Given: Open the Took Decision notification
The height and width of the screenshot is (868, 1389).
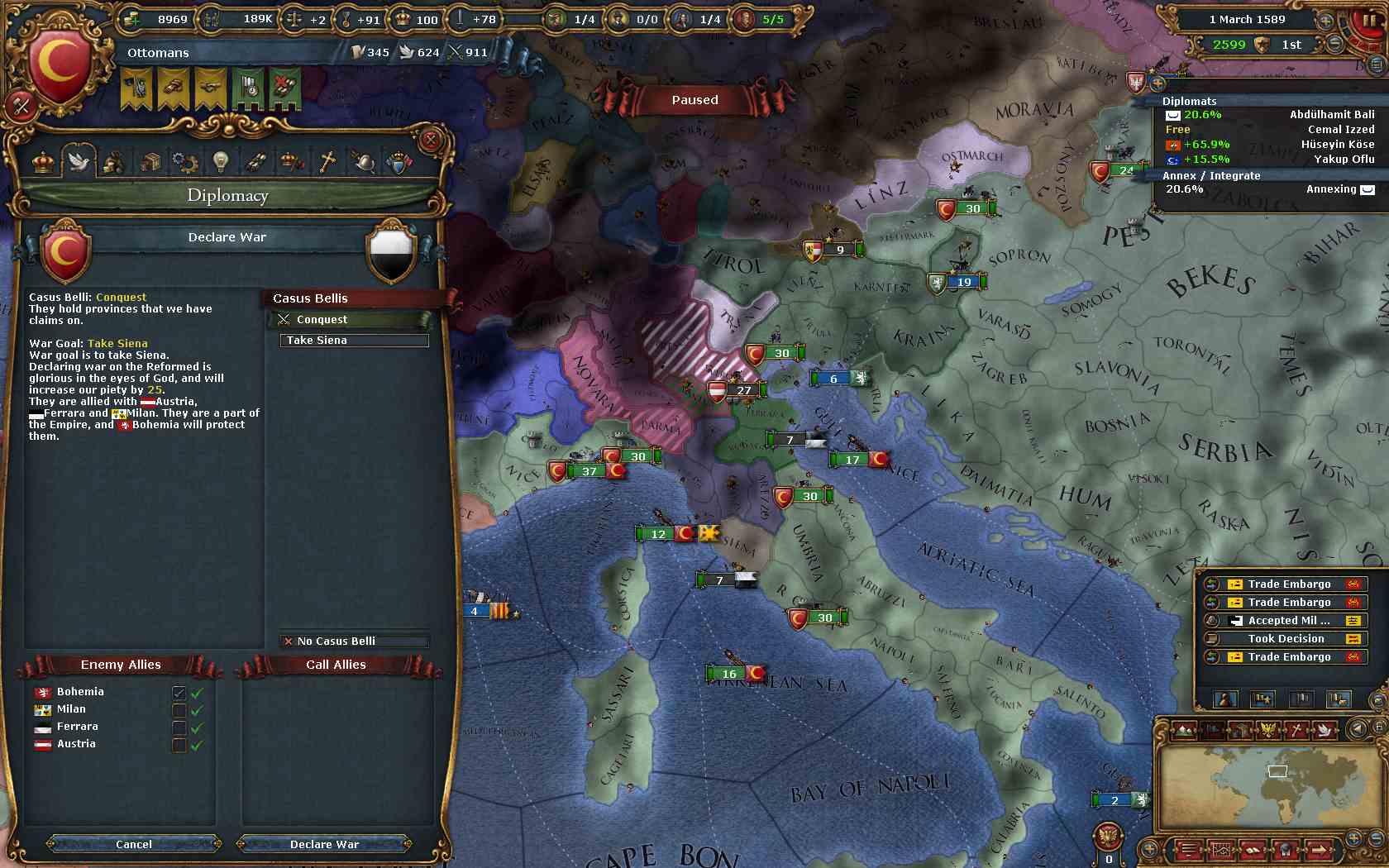Looking at the screenshot, I should 1286,639.
